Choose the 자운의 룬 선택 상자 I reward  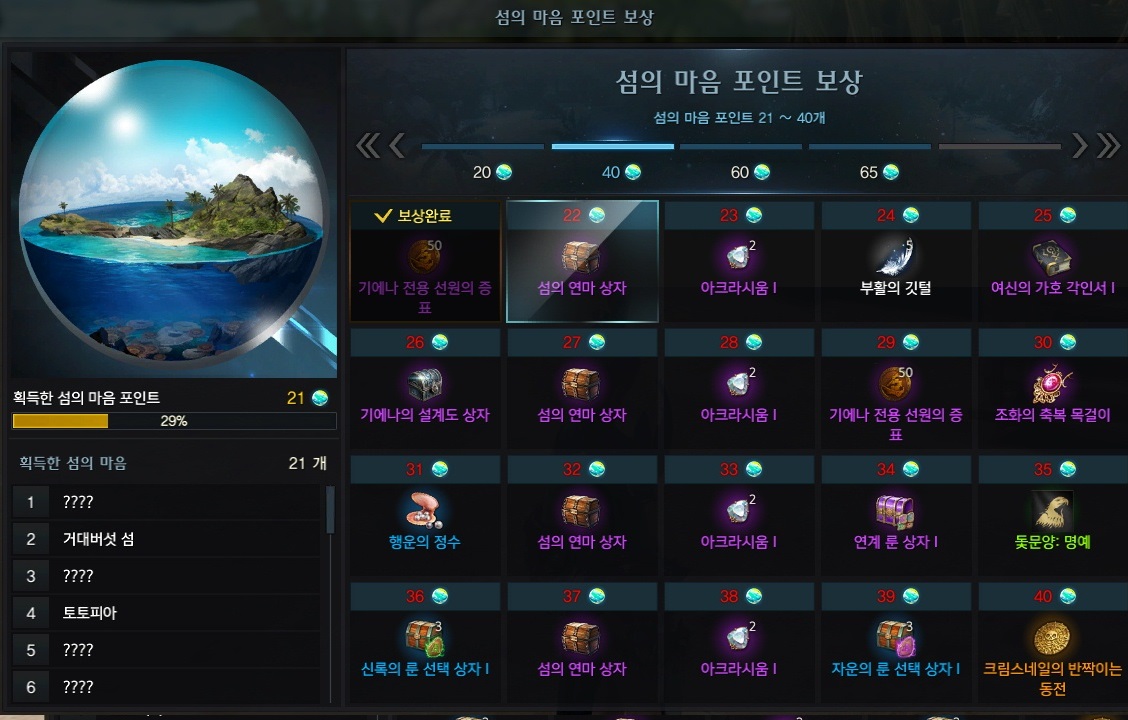point(896,642)
